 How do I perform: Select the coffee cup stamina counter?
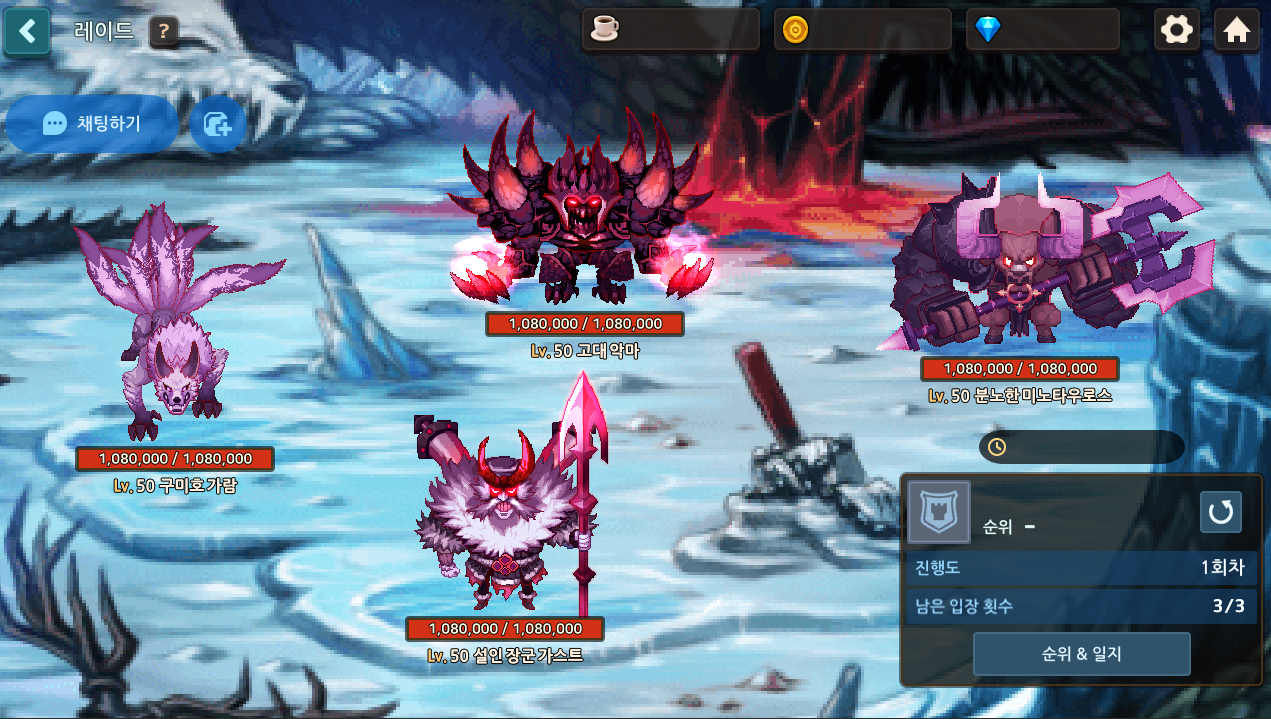tap(670, 30)
